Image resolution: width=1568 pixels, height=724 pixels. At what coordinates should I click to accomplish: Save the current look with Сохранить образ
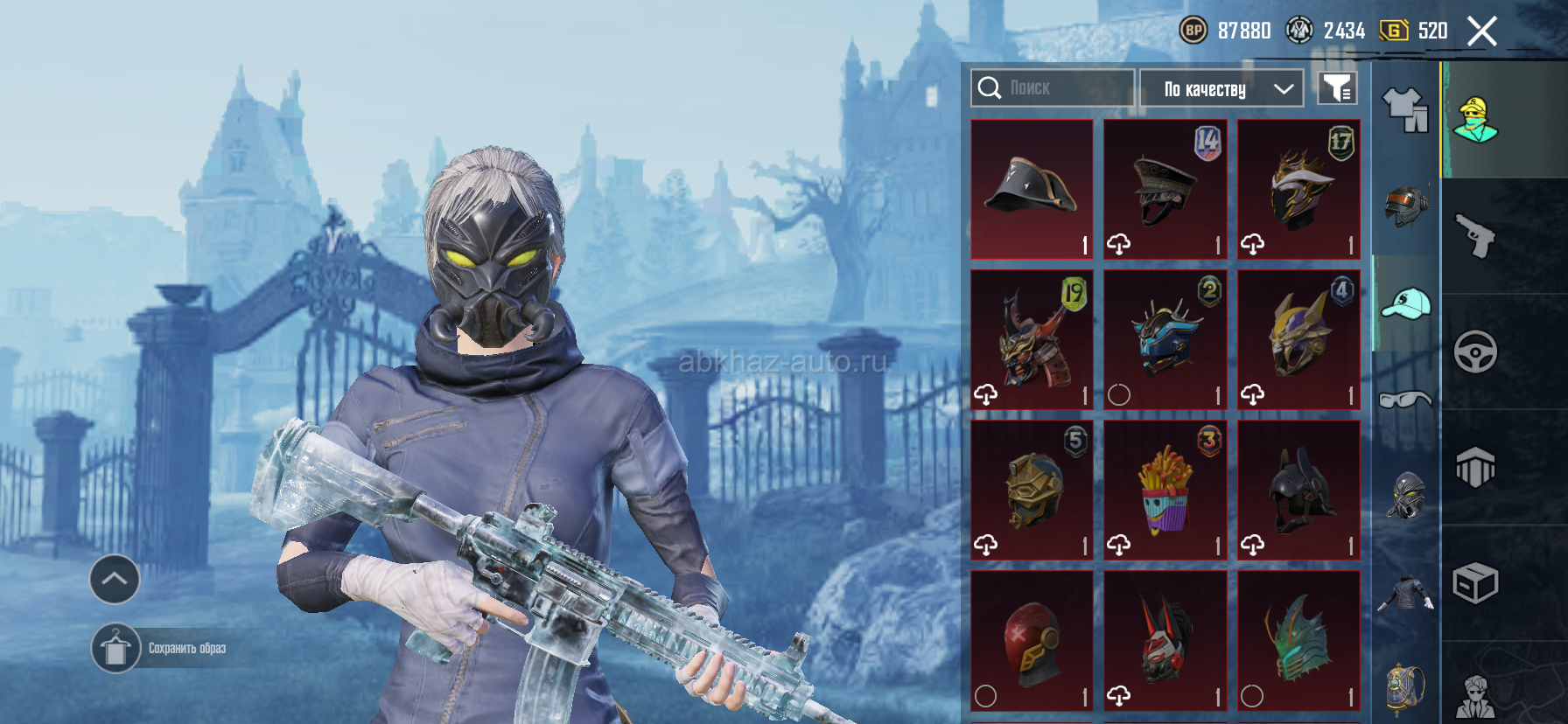pos(116,649)
